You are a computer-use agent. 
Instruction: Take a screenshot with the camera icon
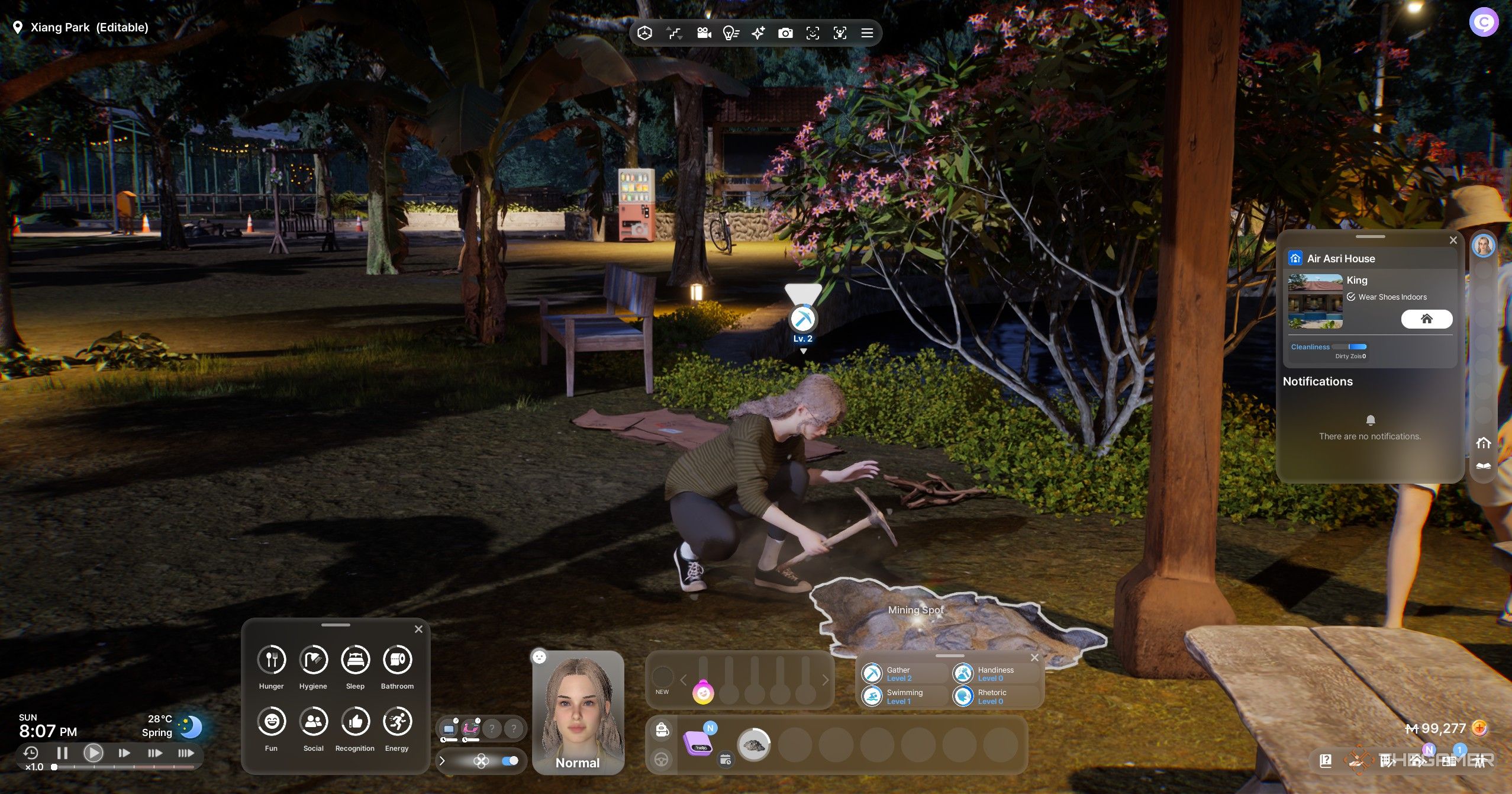click(x=786, y=33)
